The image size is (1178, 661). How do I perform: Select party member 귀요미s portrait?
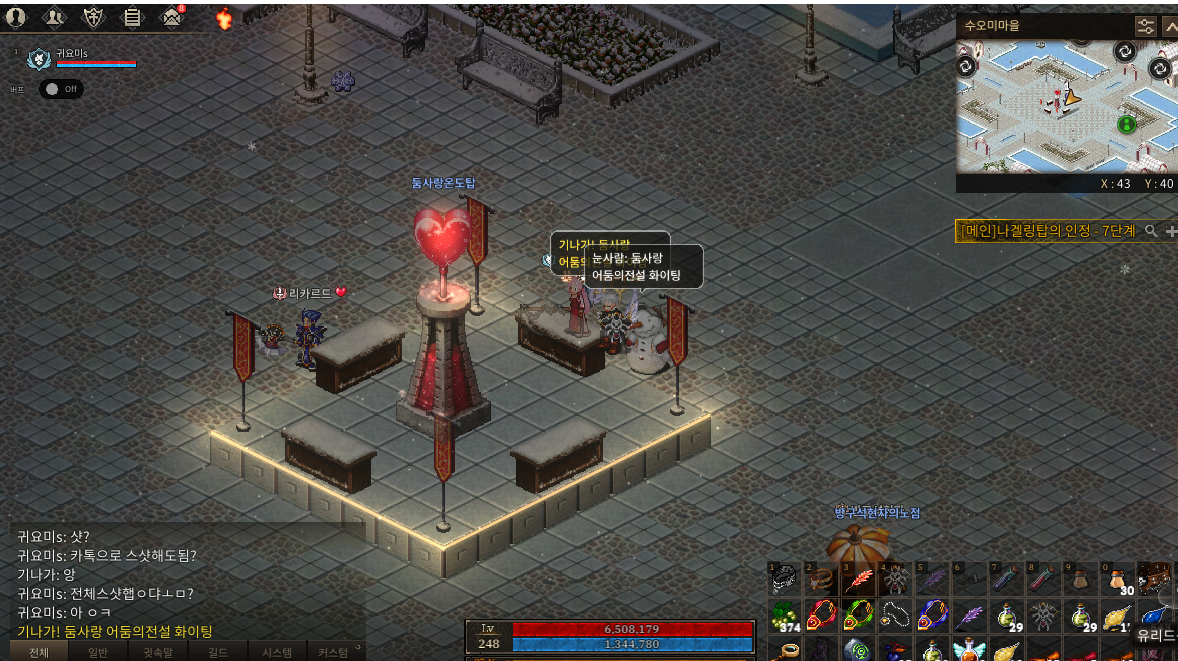[39, 59]
